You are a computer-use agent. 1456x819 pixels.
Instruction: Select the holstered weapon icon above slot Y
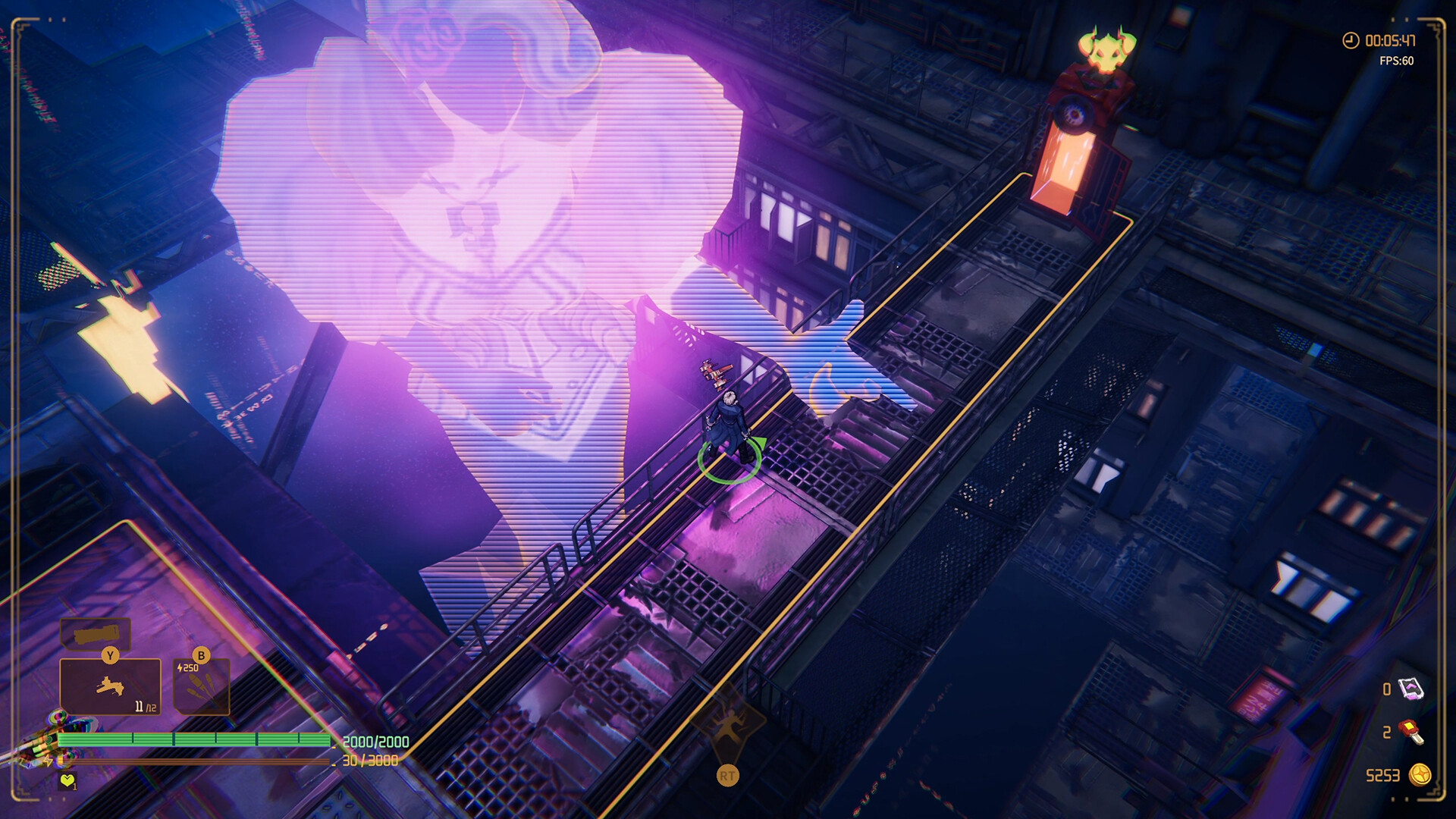(95, 634)
